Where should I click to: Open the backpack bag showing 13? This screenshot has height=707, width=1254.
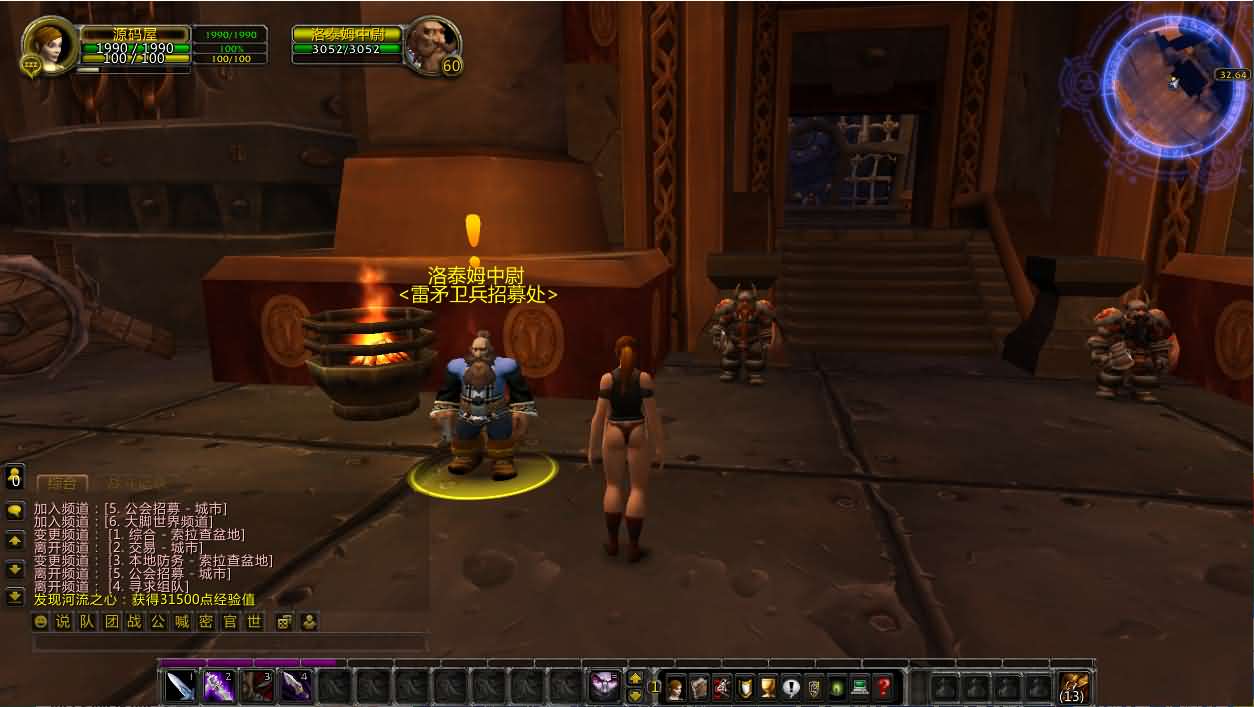coord(1073,686)
